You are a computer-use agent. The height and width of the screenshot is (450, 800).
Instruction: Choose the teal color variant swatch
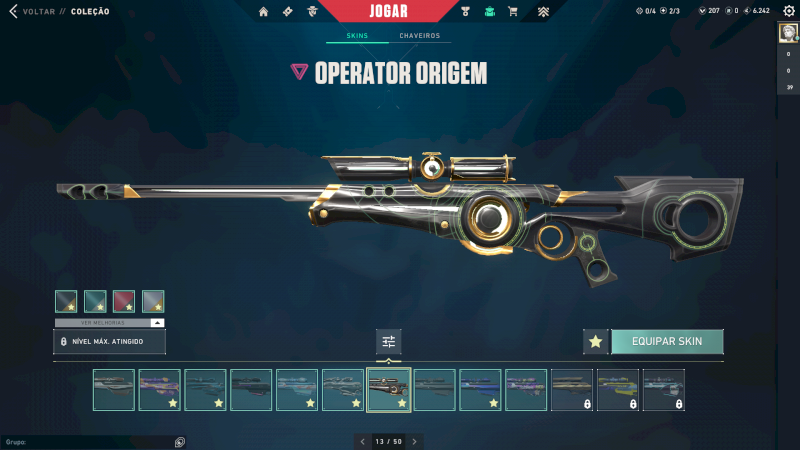tap(95, 301)
